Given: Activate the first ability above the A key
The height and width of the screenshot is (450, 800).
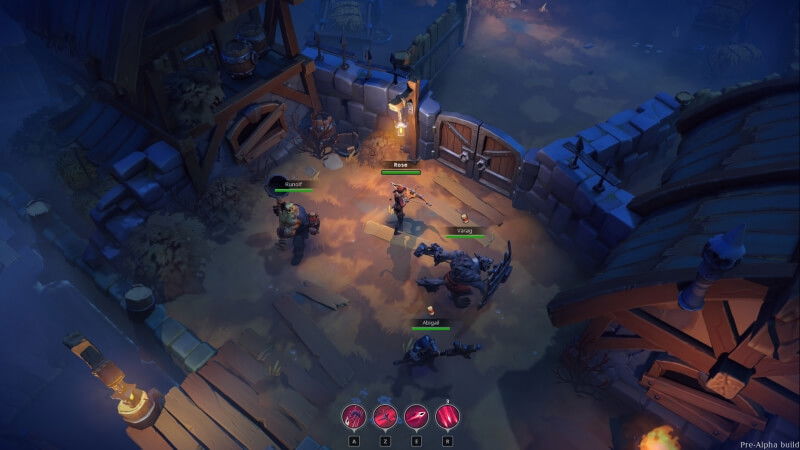Looking at the screenshot, I should click(354, 415).
